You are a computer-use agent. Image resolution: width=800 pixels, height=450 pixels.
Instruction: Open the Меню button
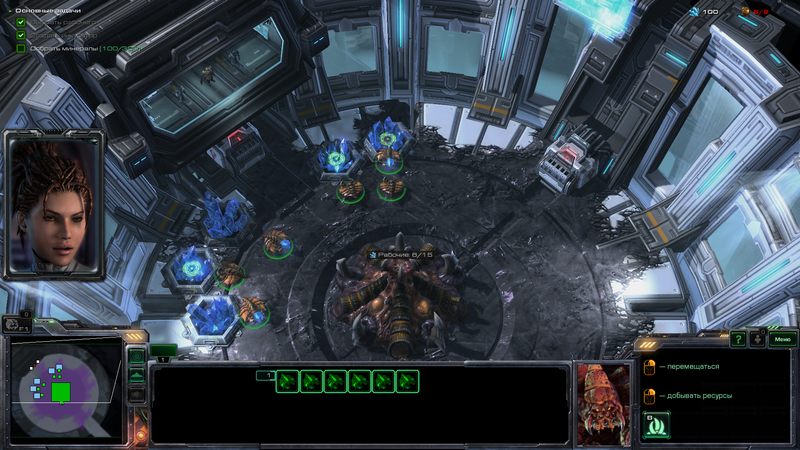coord(781,340)
